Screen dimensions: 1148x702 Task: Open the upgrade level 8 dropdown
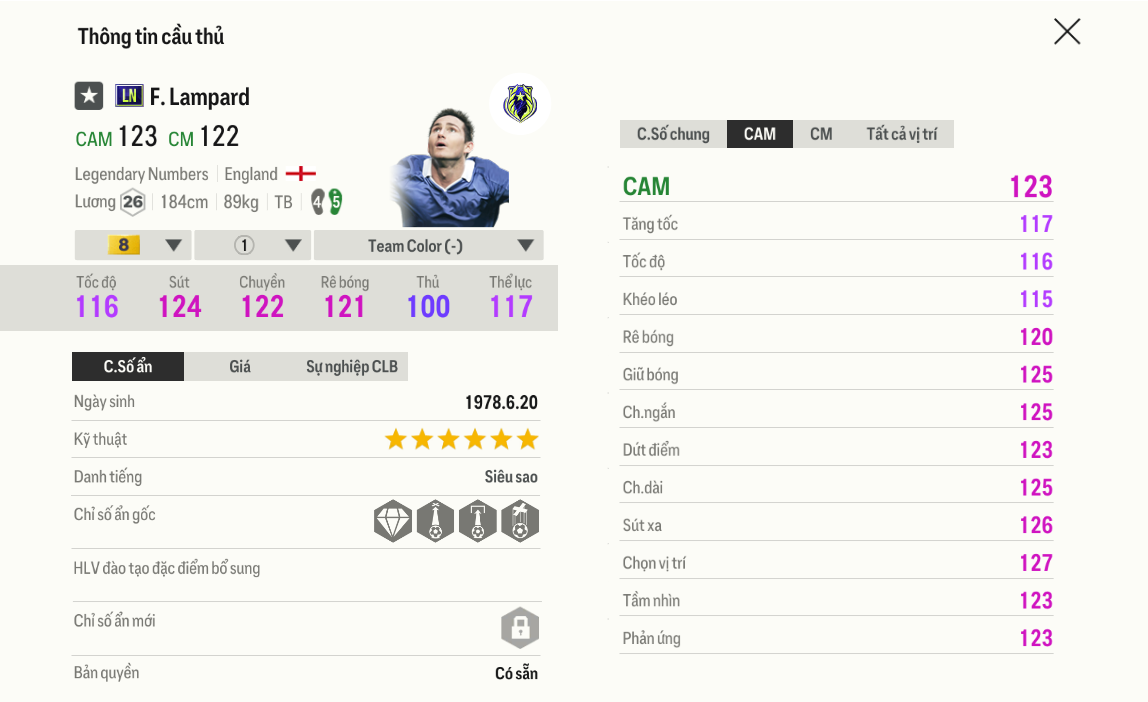[x=133, y=245]
